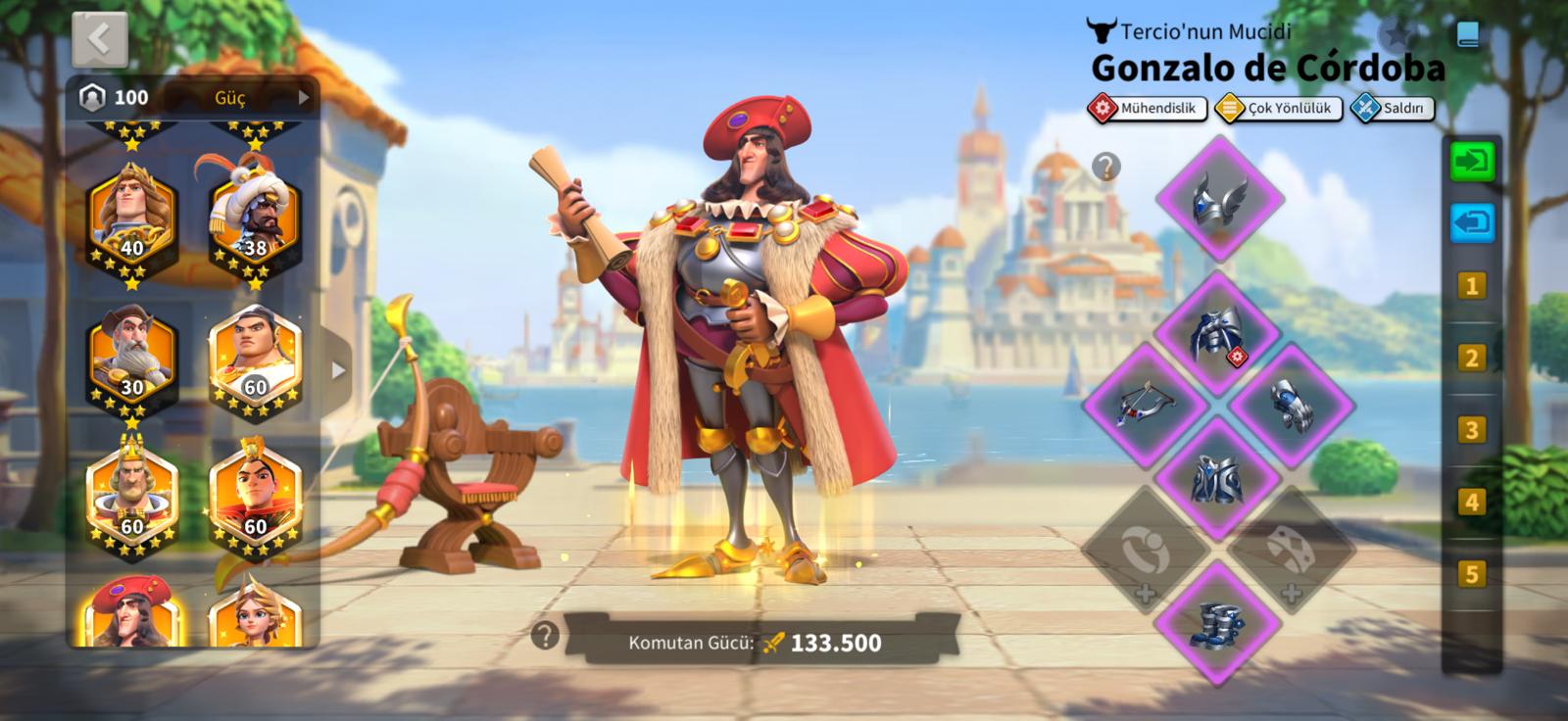Select the gauntlets equipment slot

click(1292, 403)
